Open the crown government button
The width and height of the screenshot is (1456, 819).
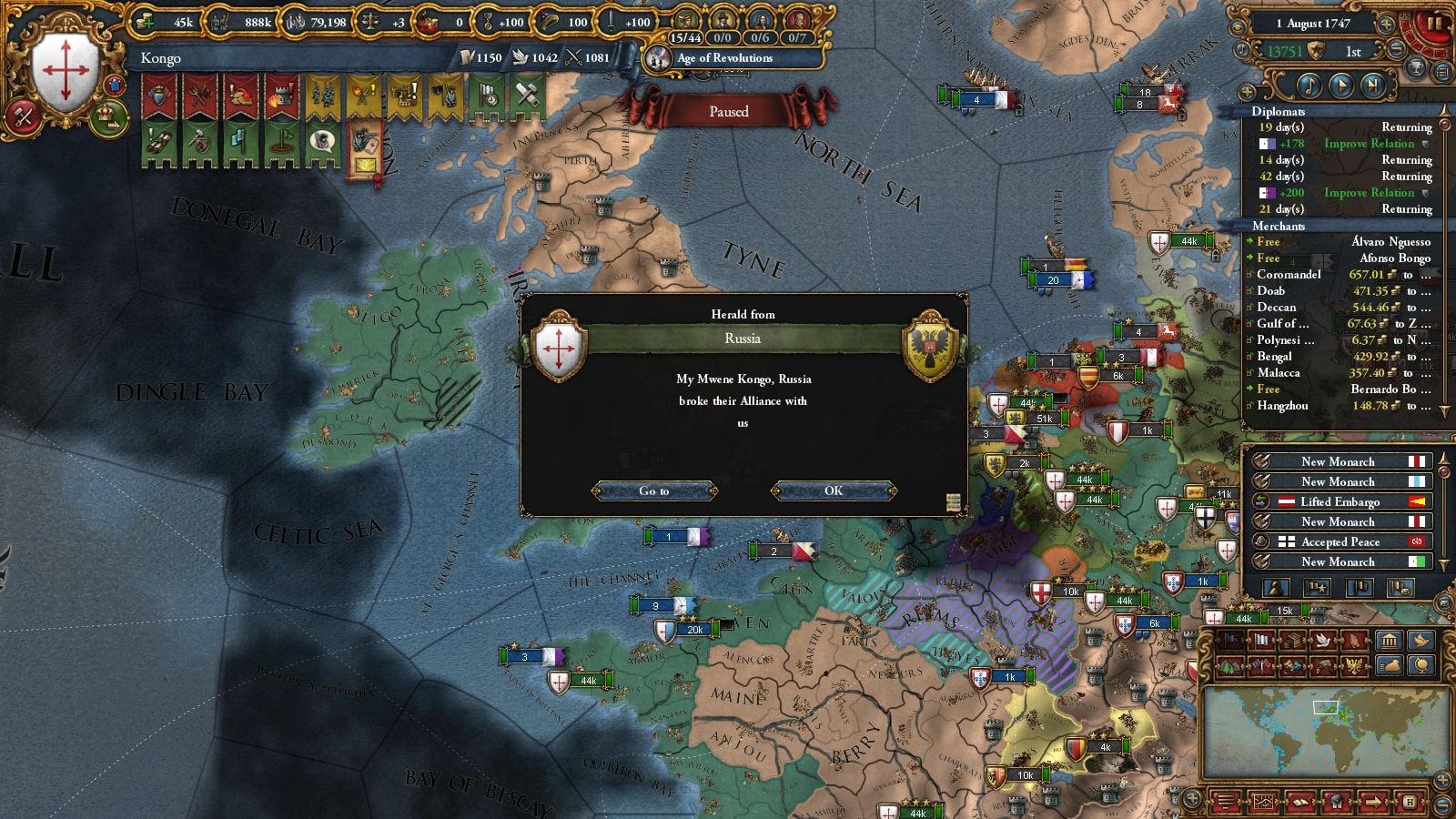point(108,116)
